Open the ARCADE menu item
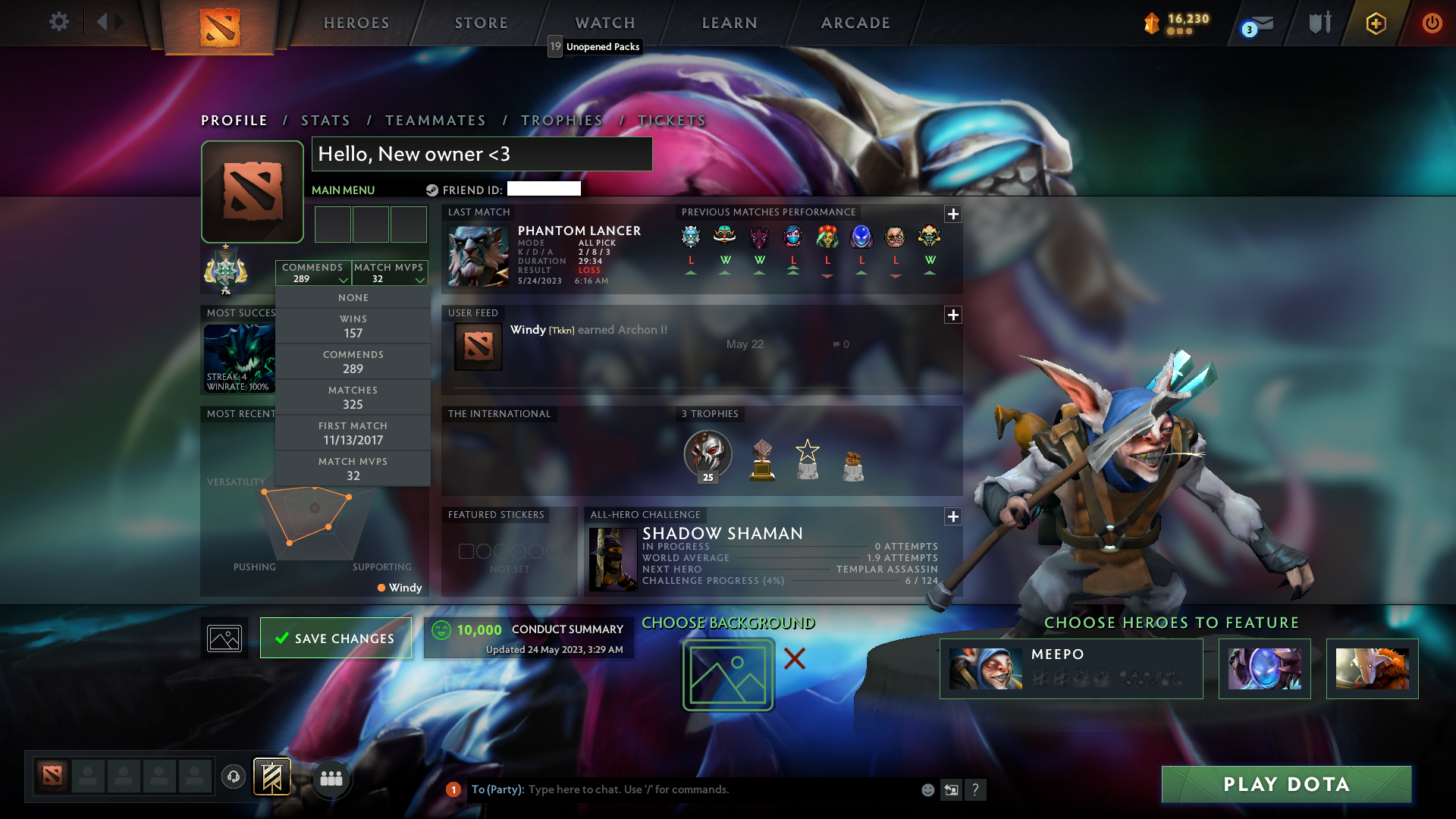Screen dimensions: 1456x819 (x=855, y=23)
